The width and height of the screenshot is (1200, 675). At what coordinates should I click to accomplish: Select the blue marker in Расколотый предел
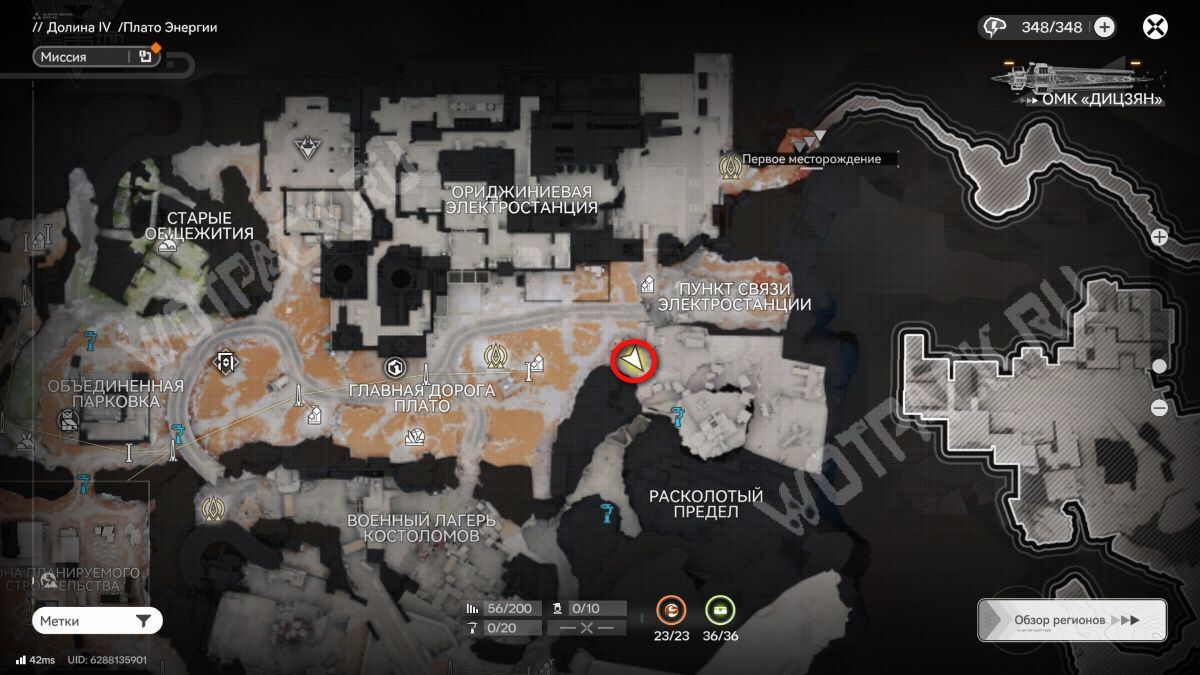[605, 514]
